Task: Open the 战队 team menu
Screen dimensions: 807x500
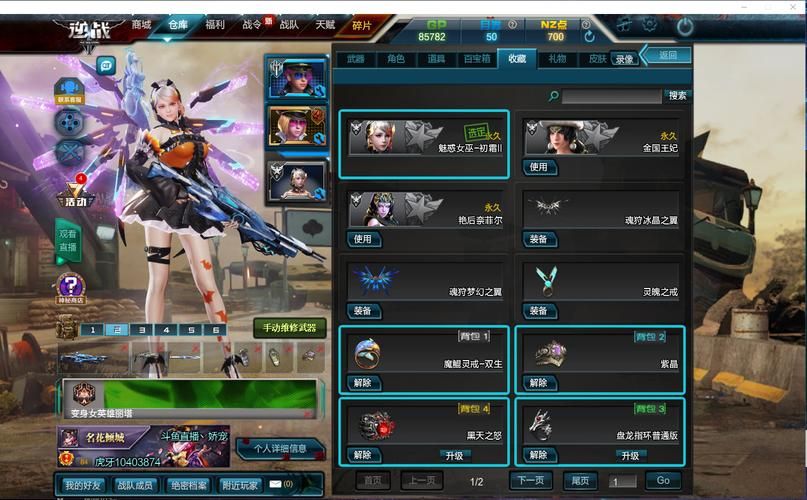Action: pos(289,25)
